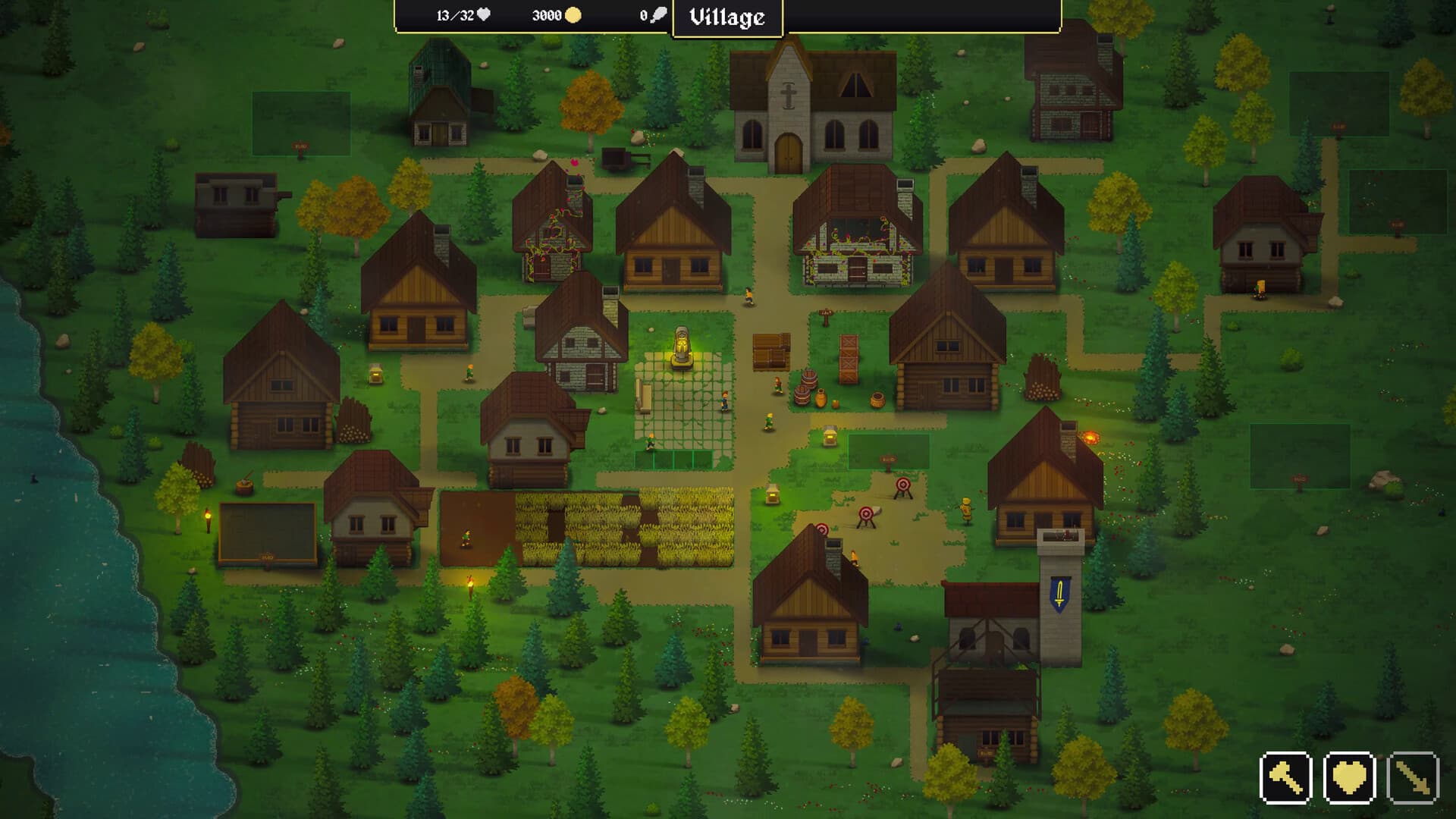Click the wheelbarrow near the church
The image size is (1456, 819).
616,159
